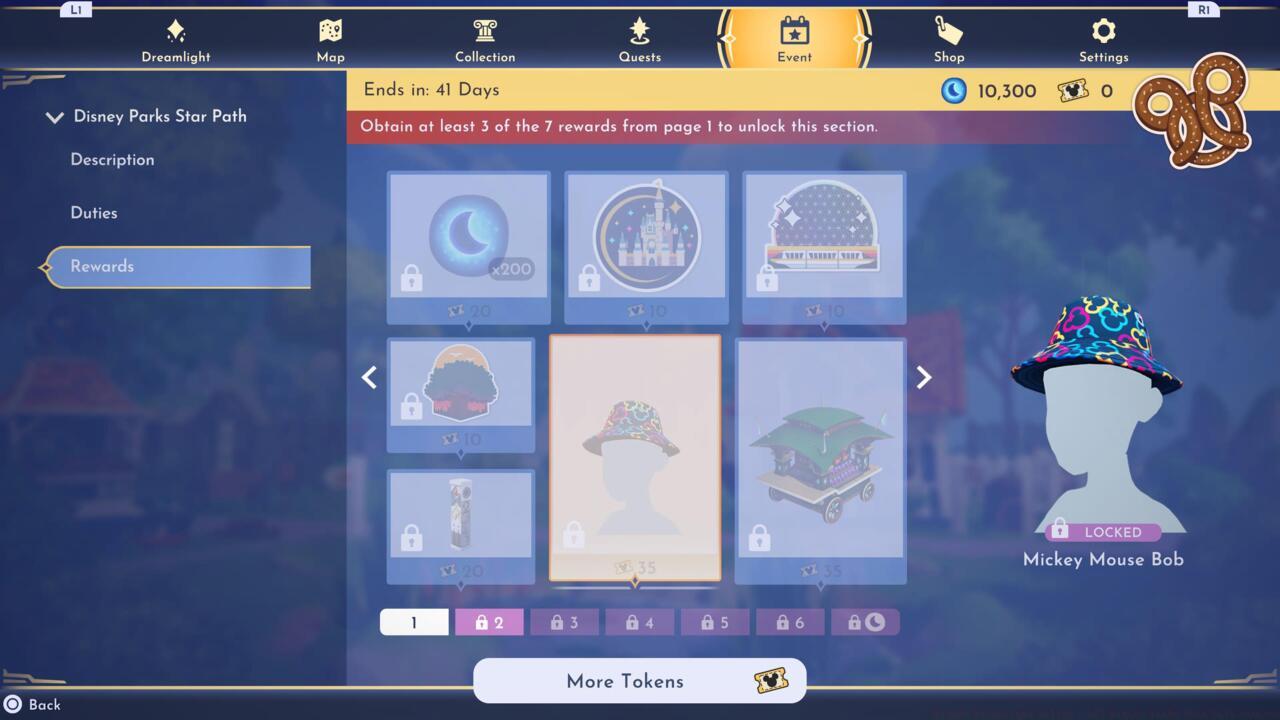Screen dimensions: 1280x720
Task: Open the Collection icon
Action: [485, 32]
